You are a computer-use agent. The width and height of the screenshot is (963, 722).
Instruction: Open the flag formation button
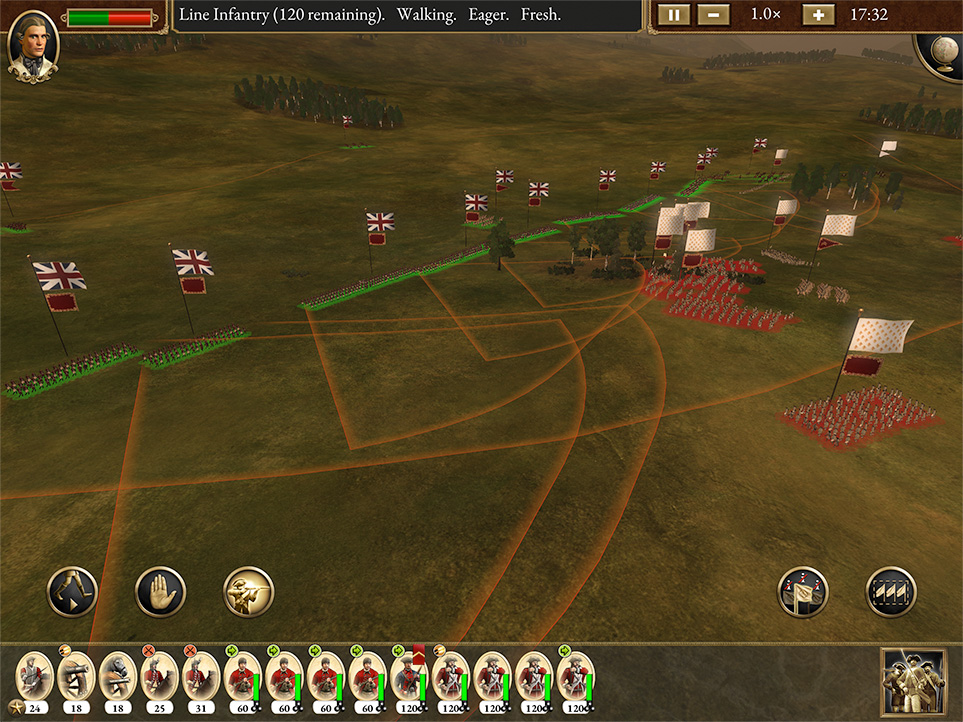tap(803, 592)
